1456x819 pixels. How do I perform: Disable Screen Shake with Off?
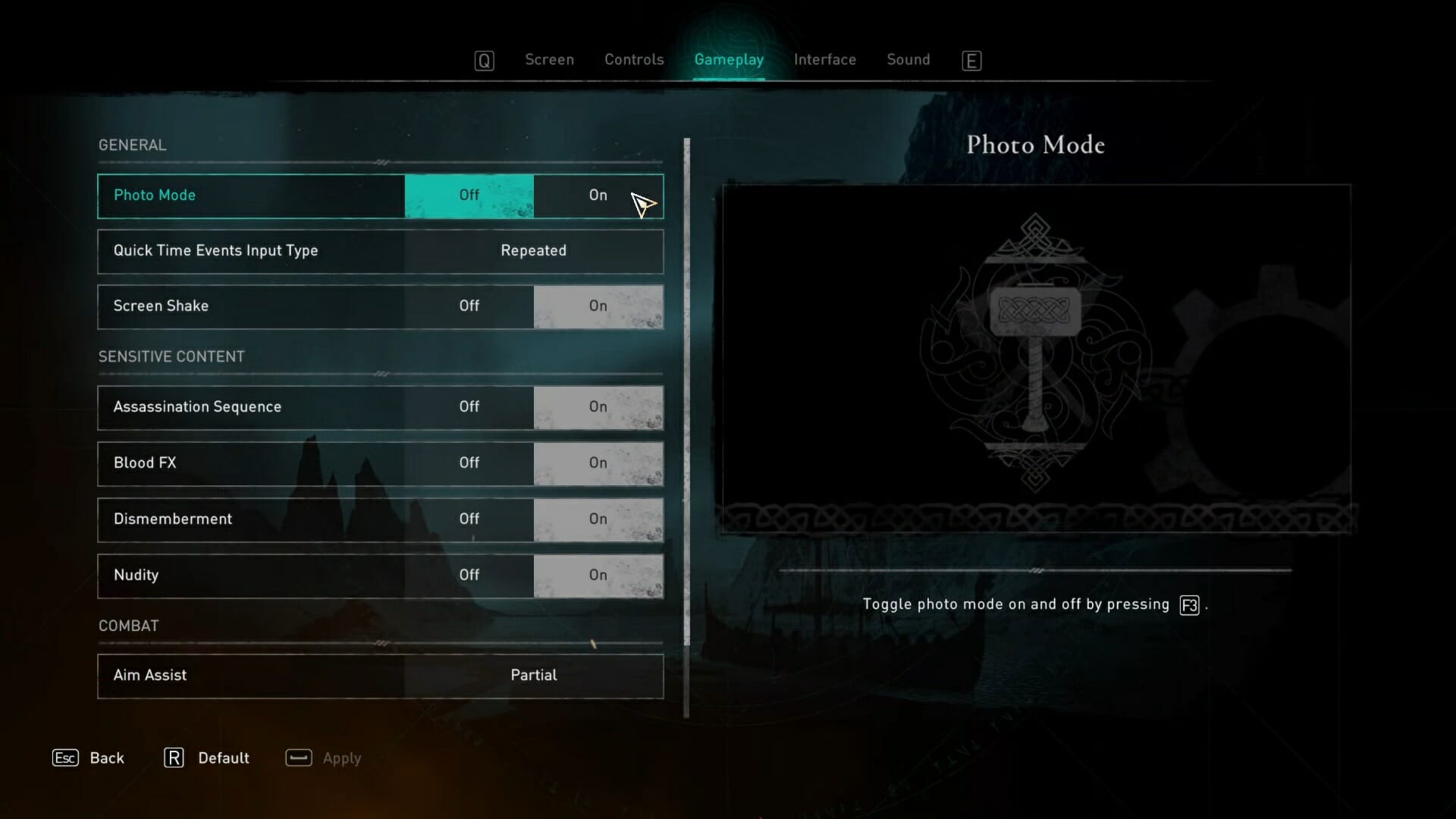click(x=469, y=306)
